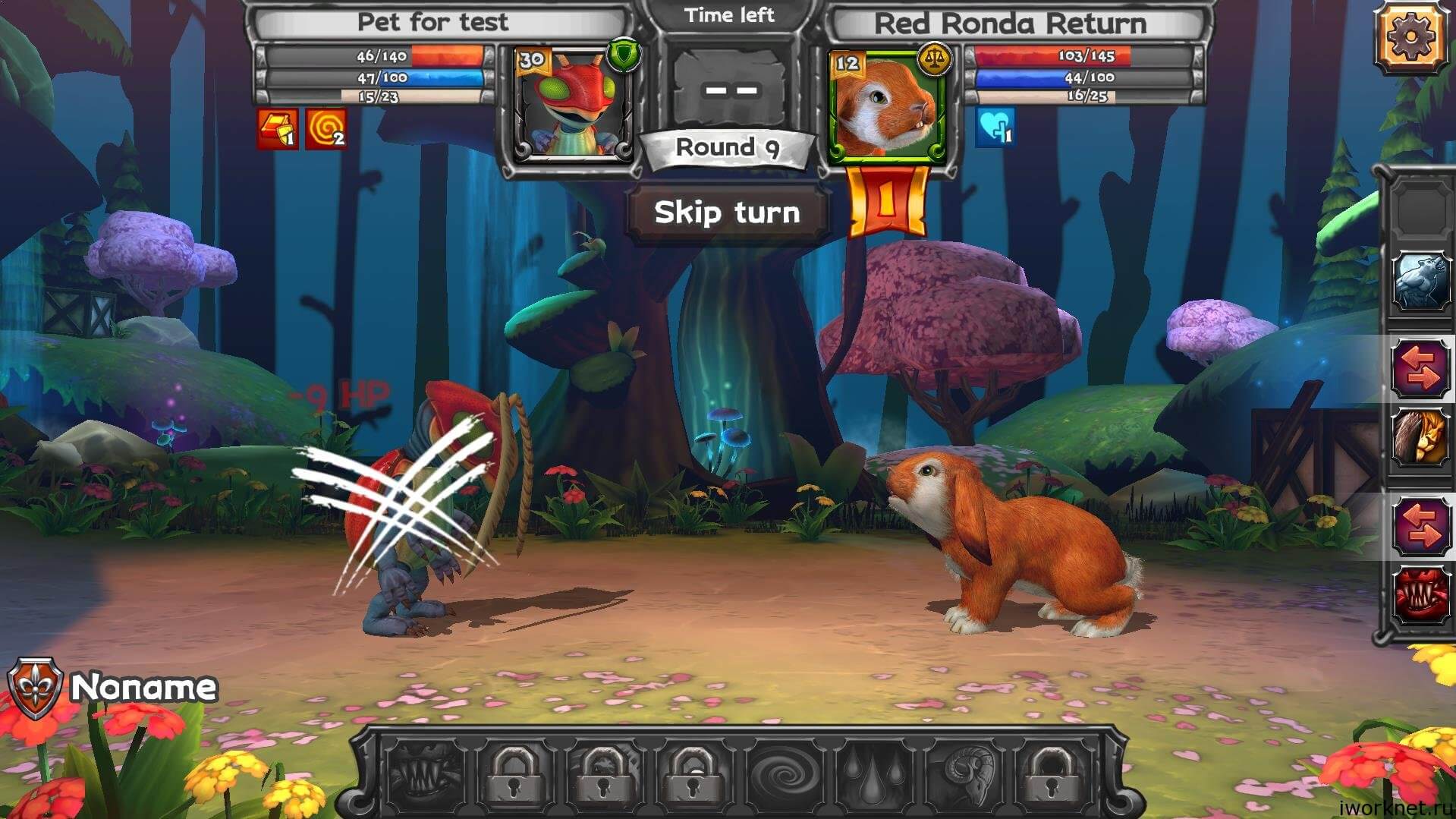Select the red fanged monster icon in the side panel
Image resolution: width=1456 pixels, height=819 pixels.
1420,596
